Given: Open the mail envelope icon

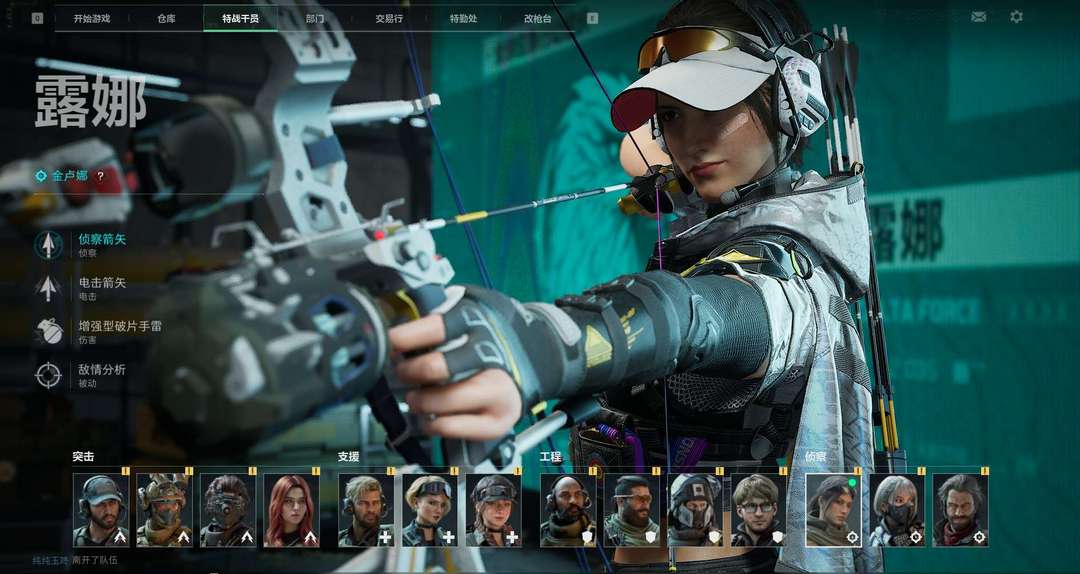Looking at the screenshot, I should (978, 17).
